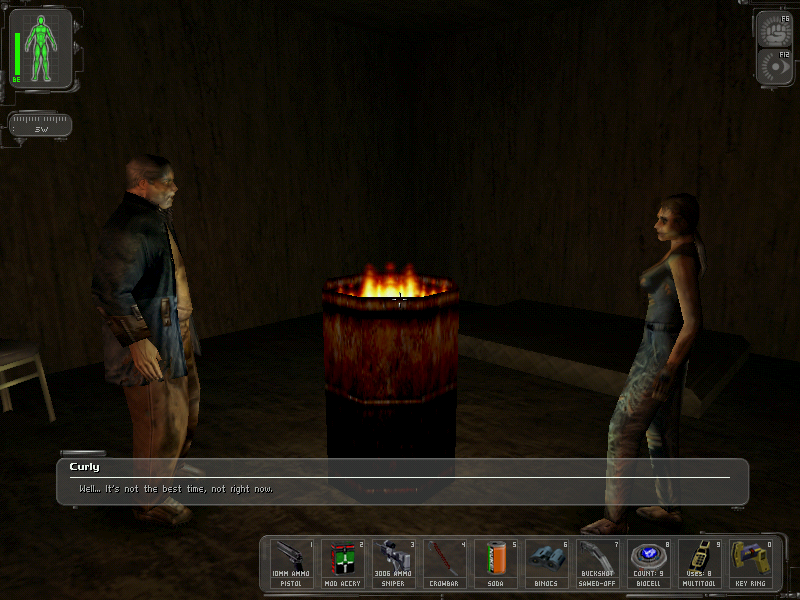Use the Soda can slot

tap(496, 563)
